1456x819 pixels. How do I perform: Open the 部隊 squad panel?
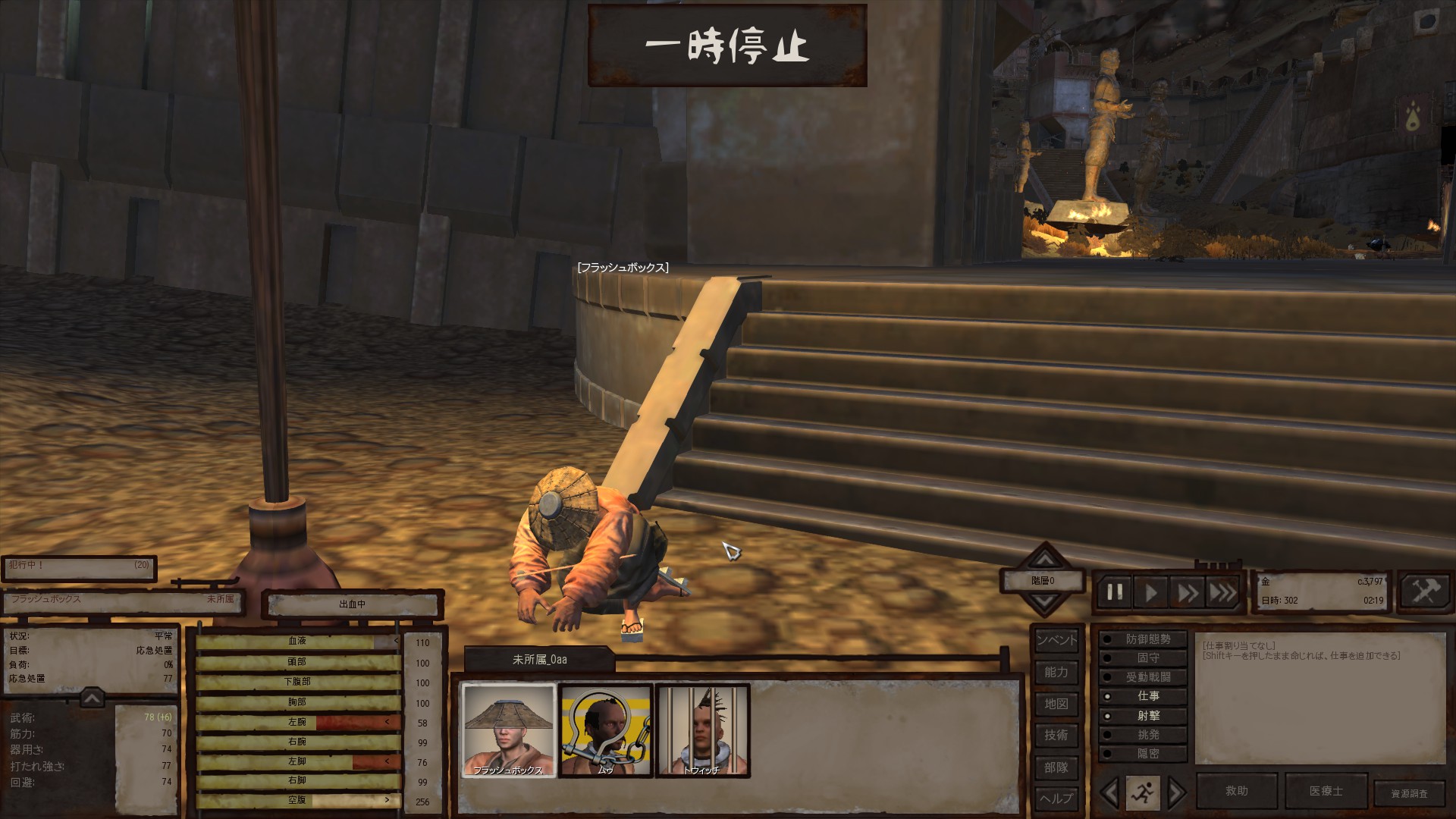[1056, 767]
